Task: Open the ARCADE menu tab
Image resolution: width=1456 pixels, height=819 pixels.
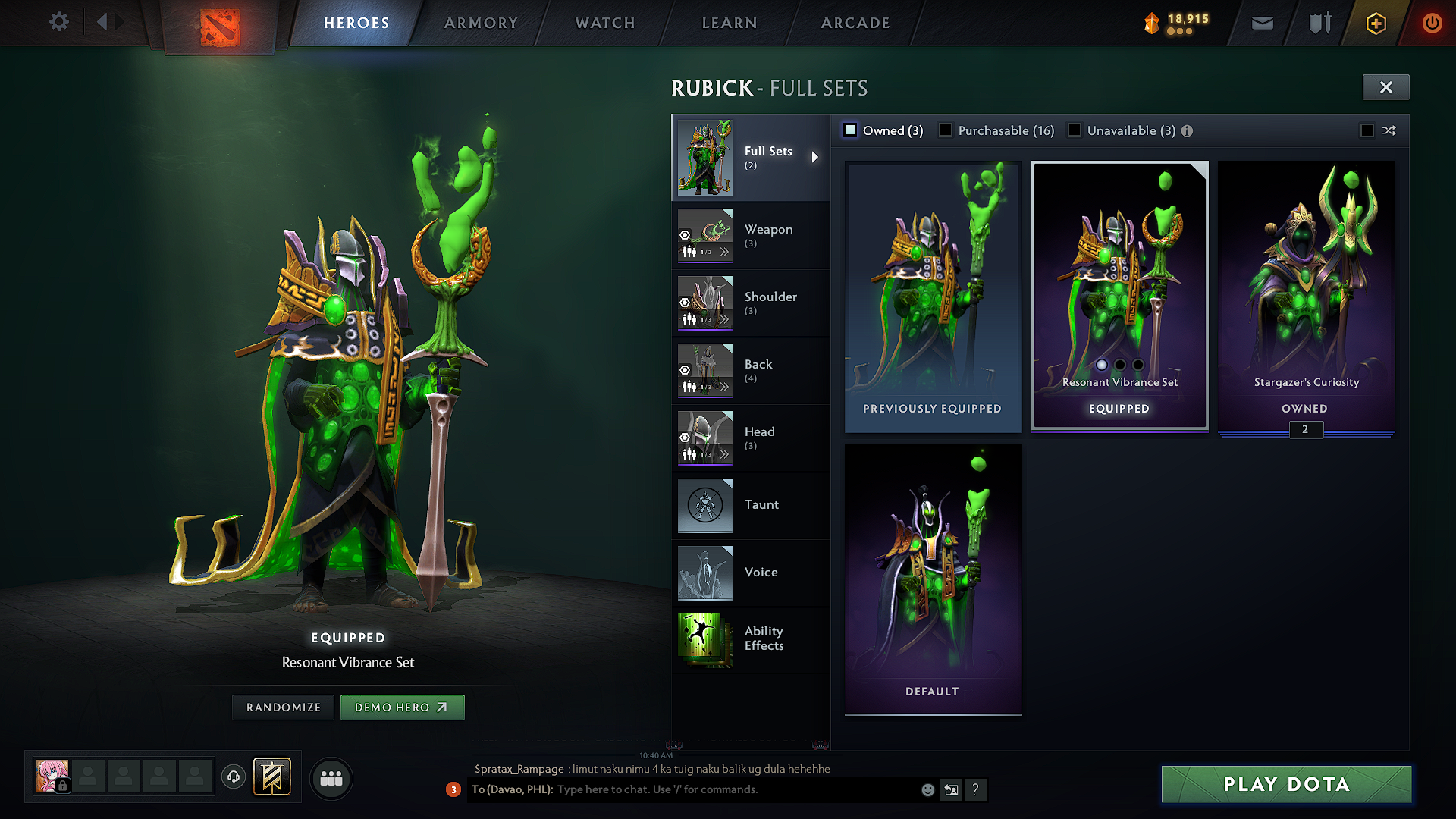Action: coord(855,23)
